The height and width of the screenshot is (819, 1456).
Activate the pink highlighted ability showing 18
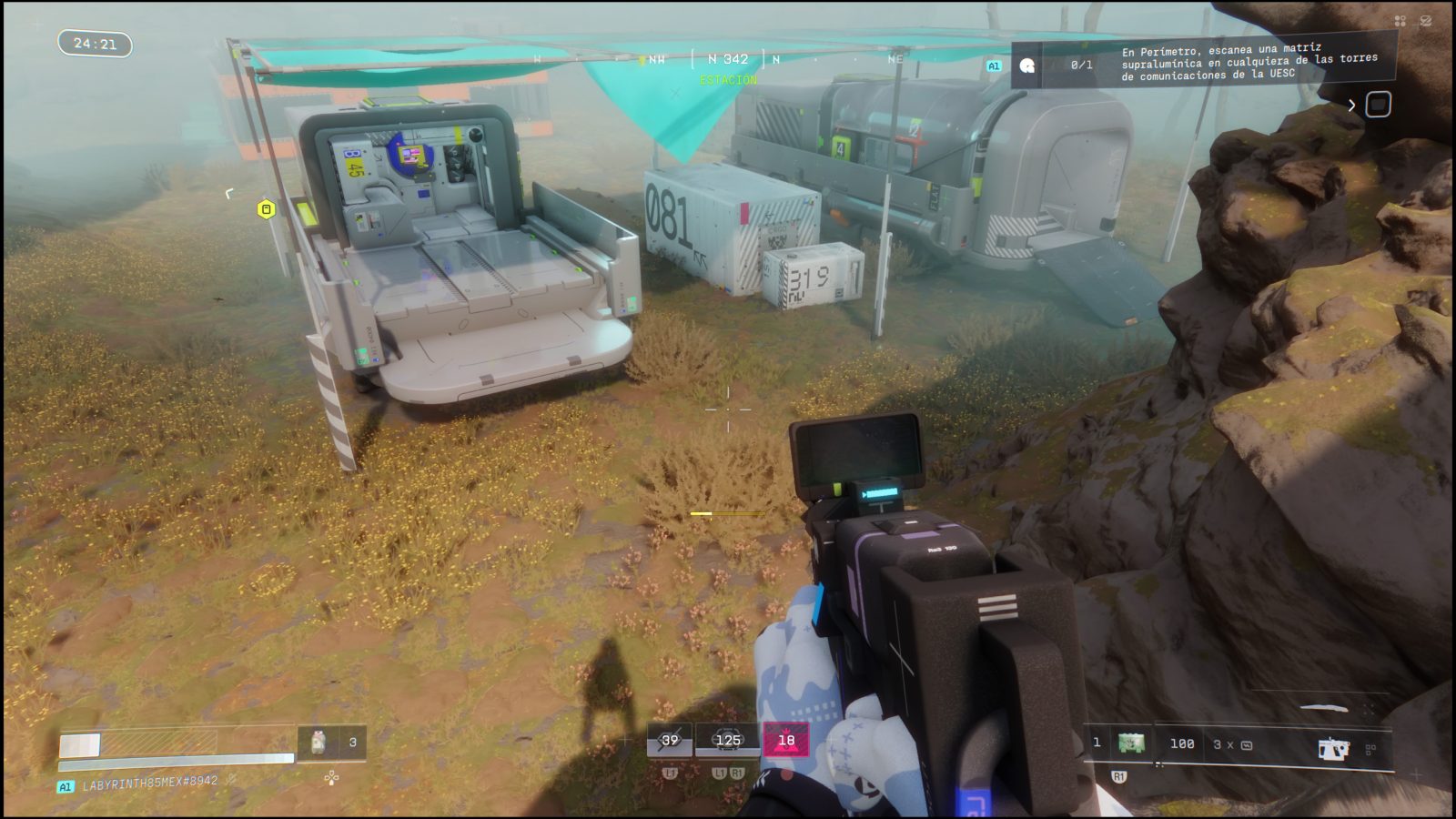click(785, 741)
